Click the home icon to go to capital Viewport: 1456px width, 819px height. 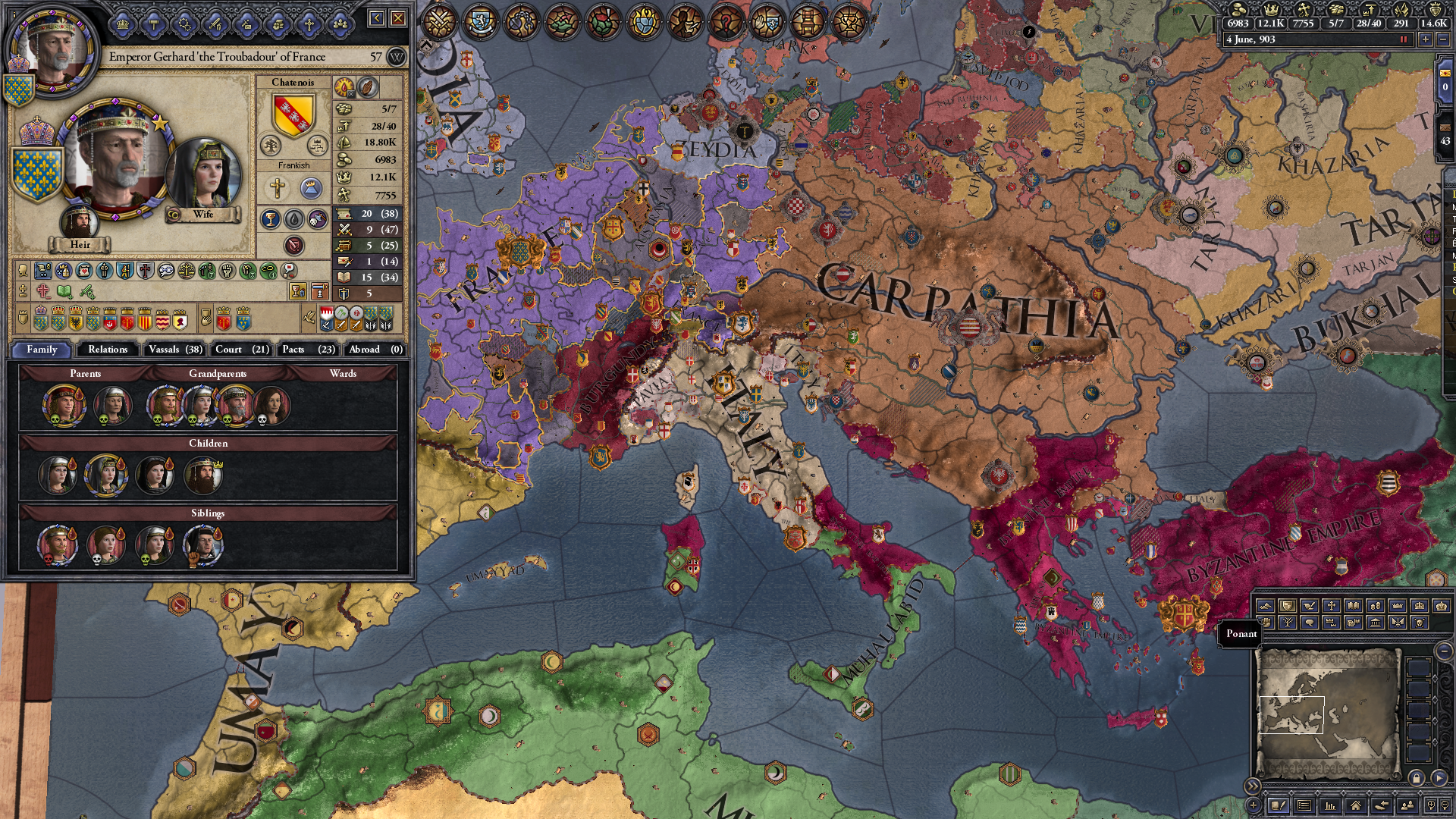1356,806
